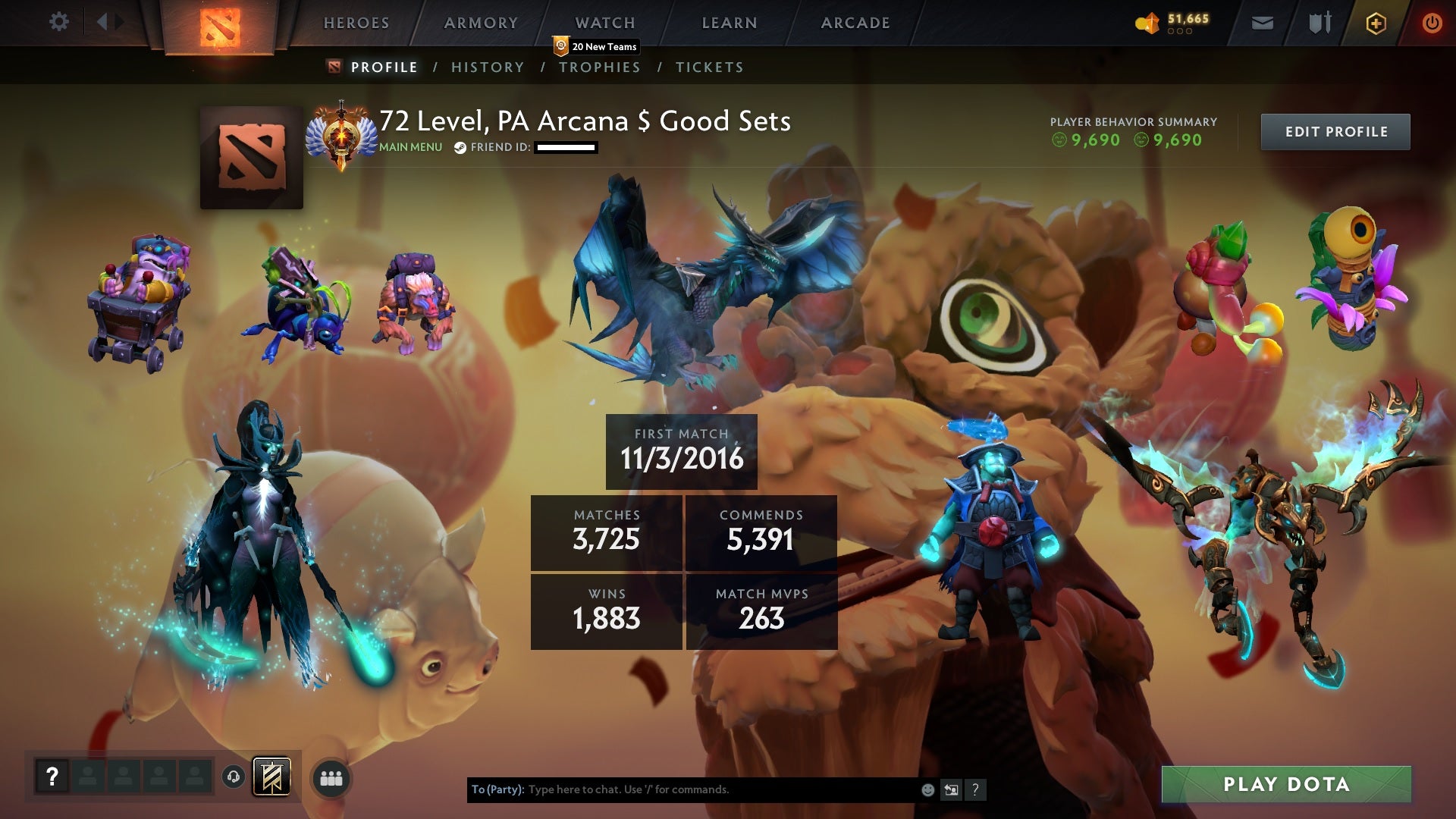1456x819 pixels.
Task: Open the WATCH menu
Action: (604, 23)
